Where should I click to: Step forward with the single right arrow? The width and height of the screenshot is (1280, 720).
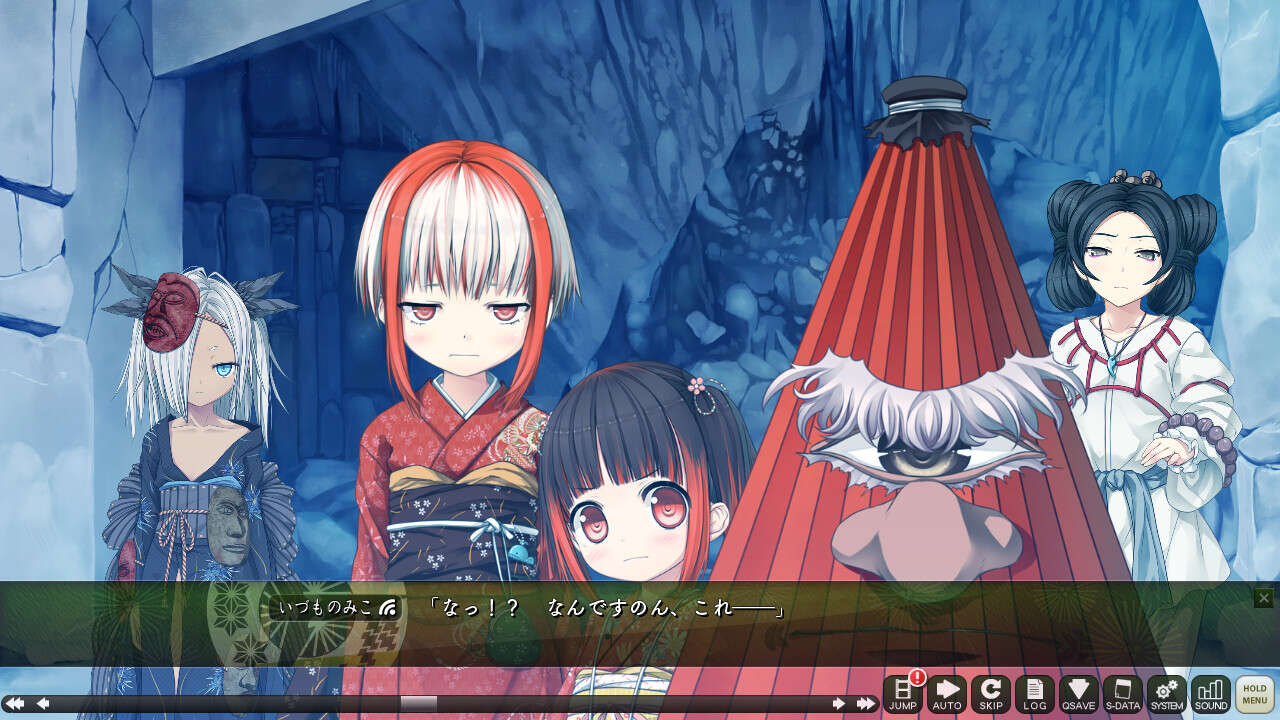(838, 704)
